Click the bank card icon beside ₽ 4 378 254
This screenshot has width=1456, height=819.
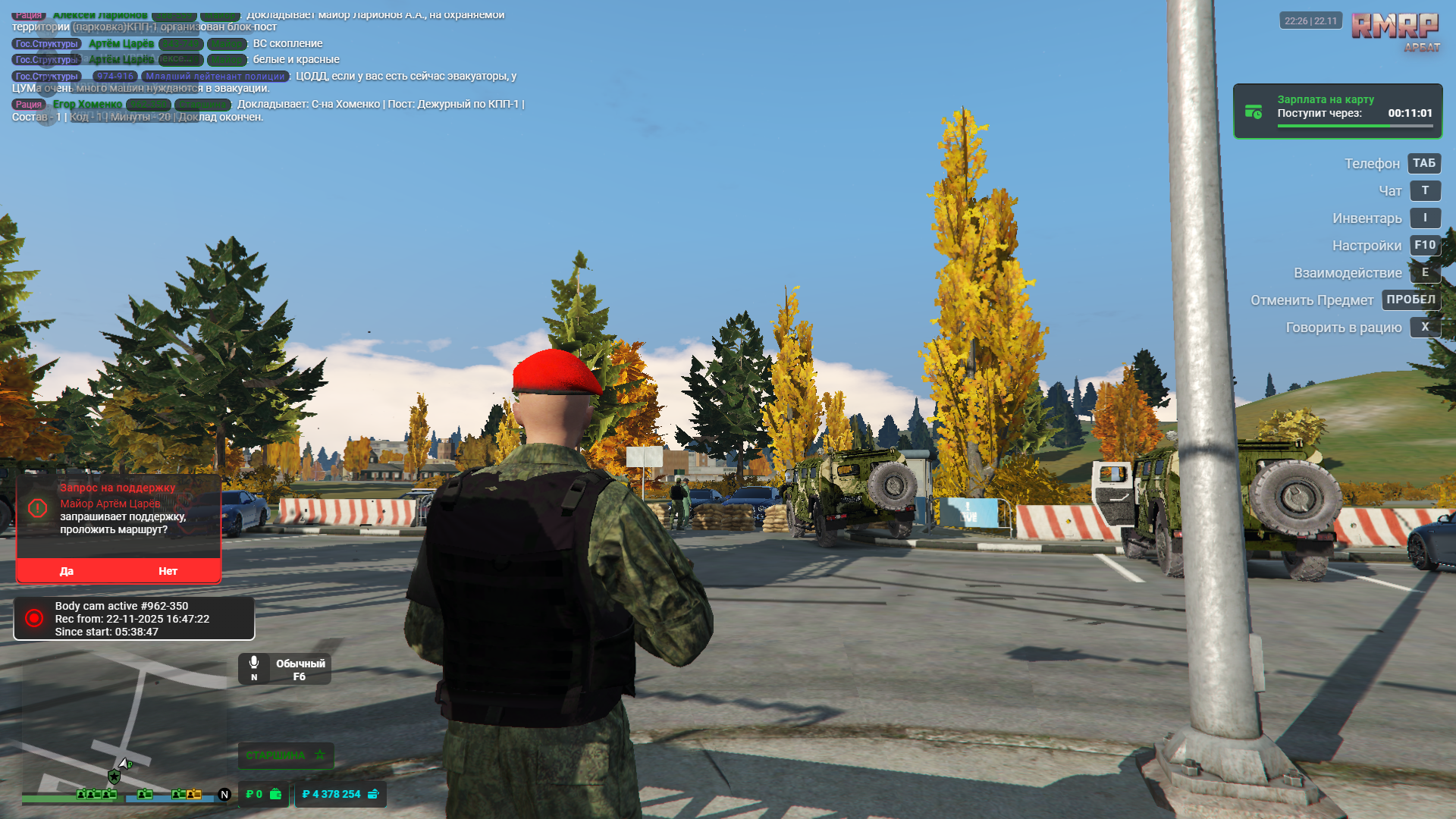372,795
